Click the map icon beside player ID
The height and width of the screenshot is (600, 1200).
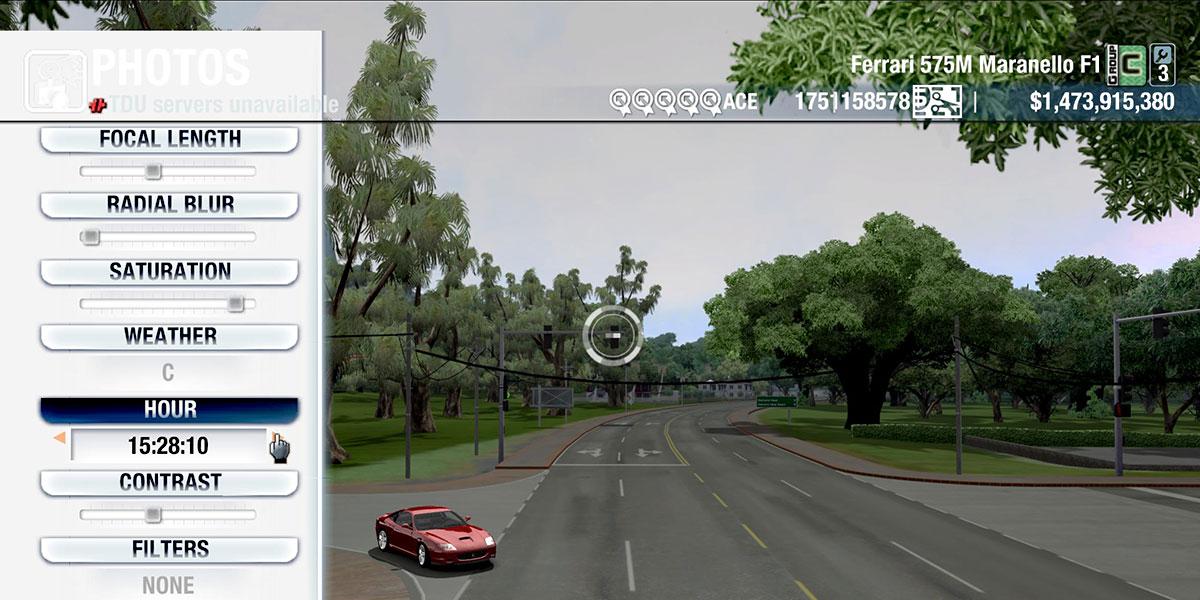pos(937,101)
